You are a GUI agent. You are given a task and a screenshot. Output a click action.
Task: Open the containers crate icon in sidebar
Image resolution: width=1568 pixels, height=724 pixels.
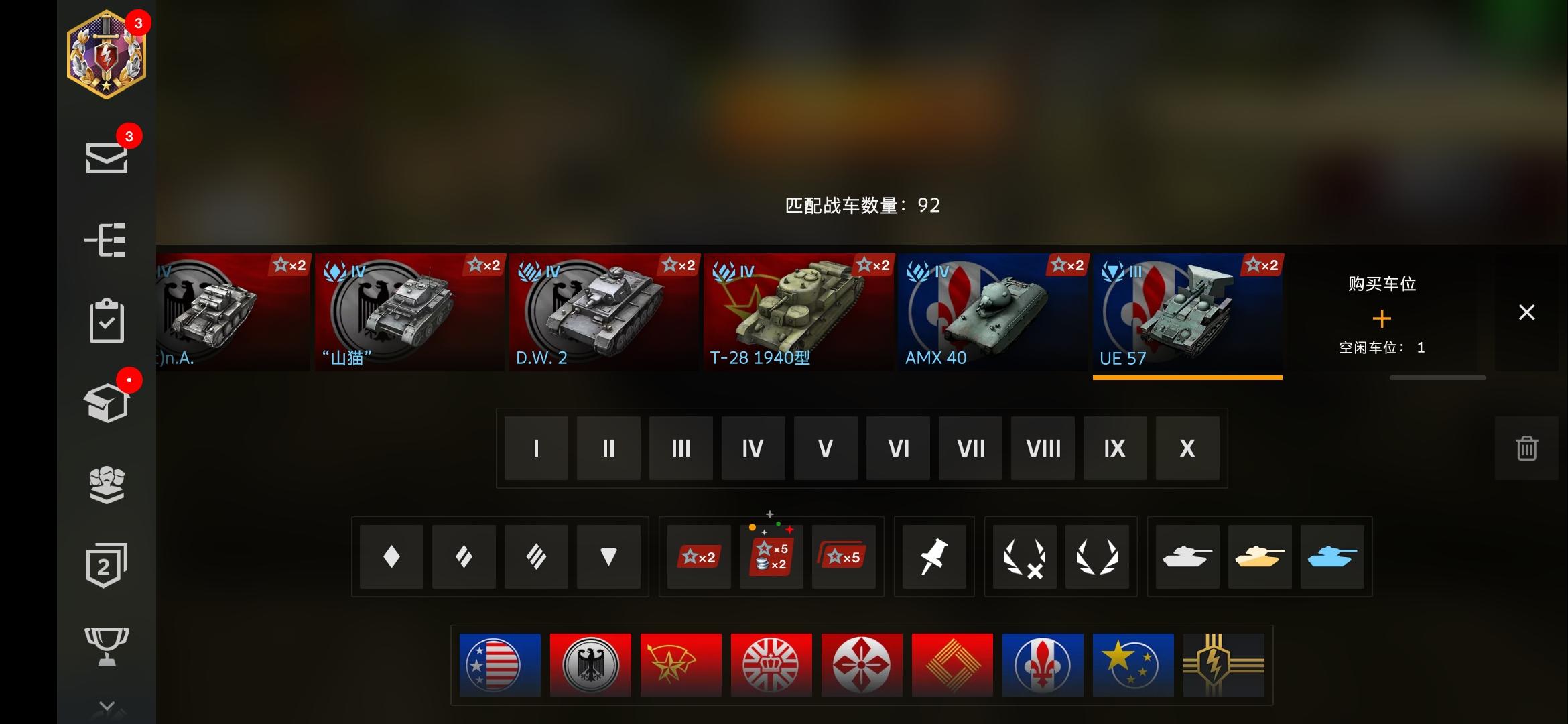tap(107, 402)
